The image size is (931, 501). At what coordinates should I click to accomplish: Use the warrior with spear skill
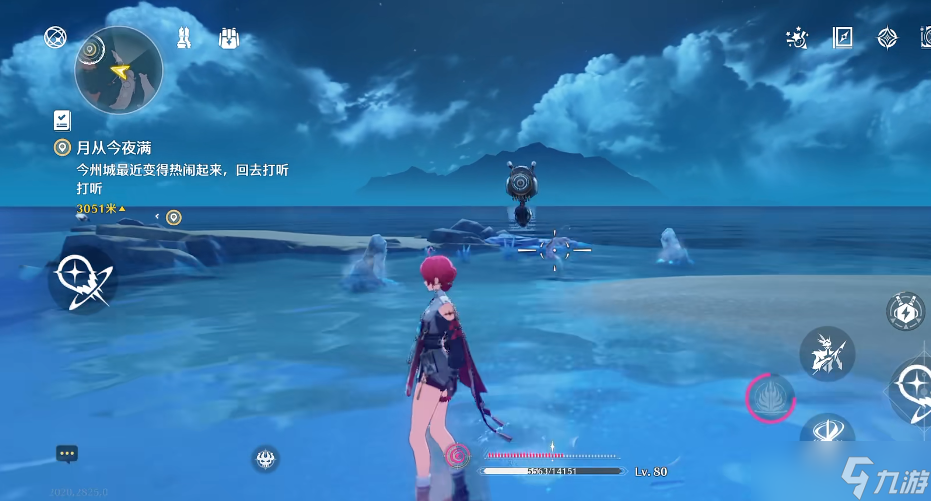(826, 354)
